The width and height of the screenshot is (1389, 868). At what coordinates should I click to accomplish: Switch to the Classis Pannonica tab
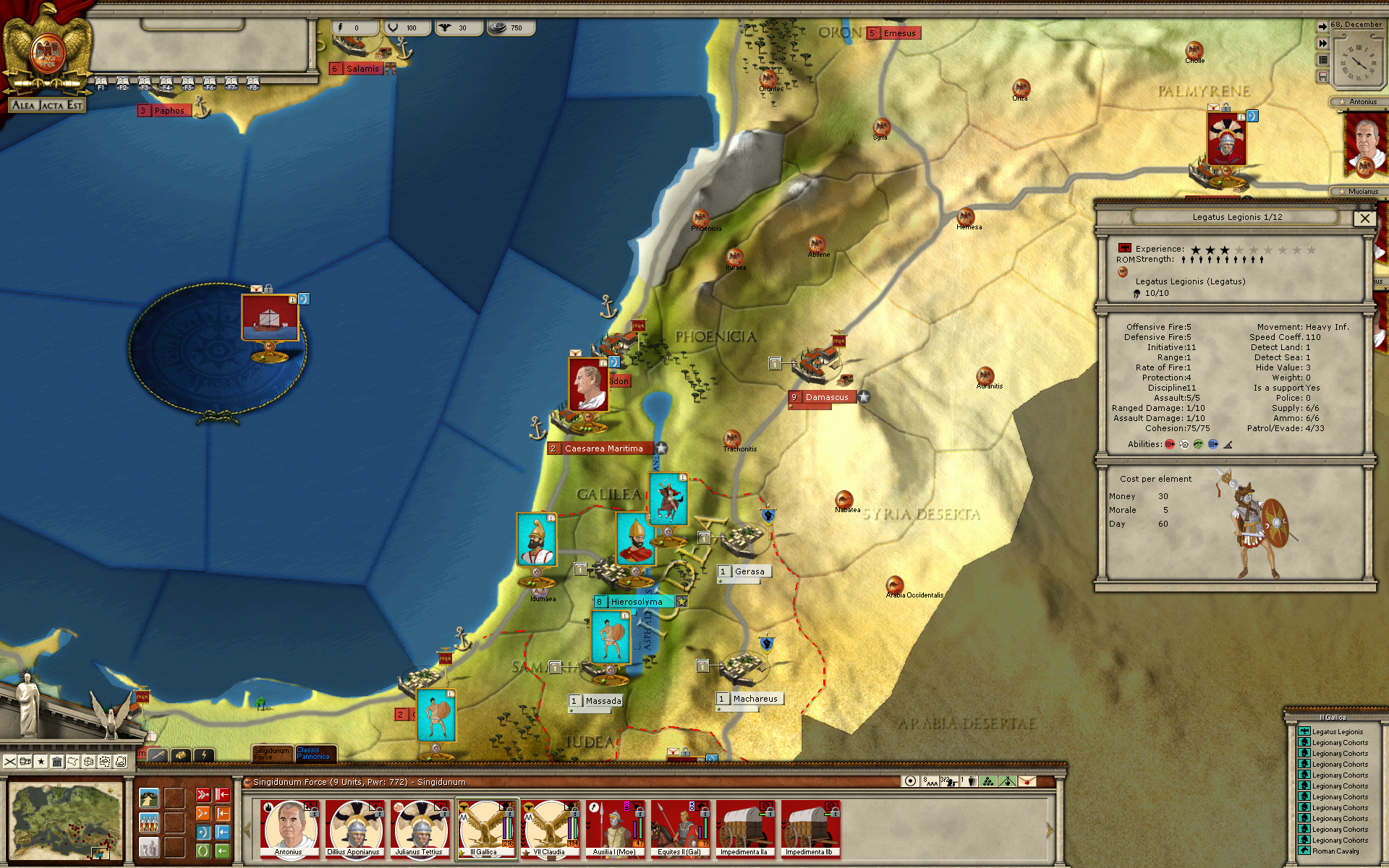[315, 754]
